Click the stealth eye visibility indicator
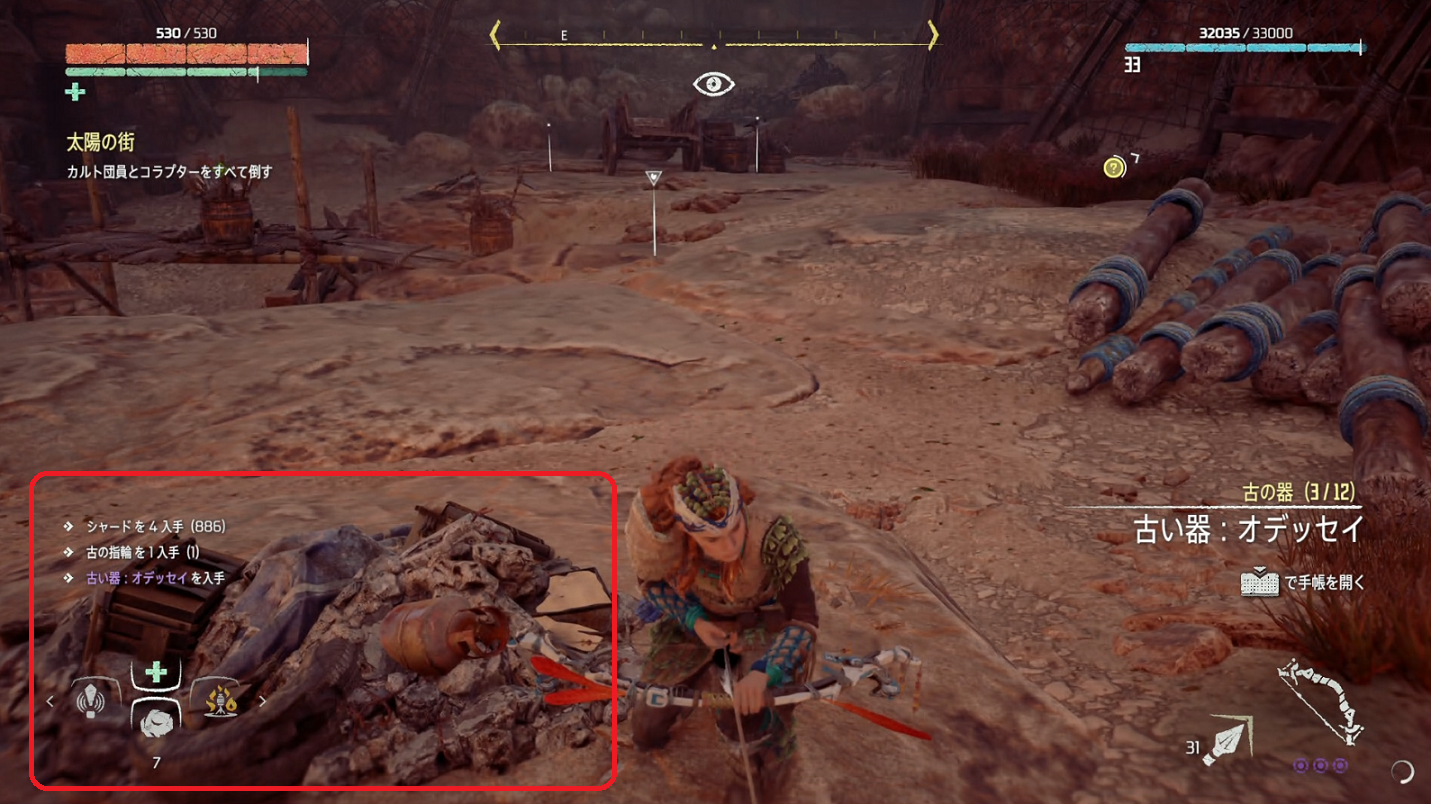The height and width of the screenshot is (804, 1431). click(714, 84)
